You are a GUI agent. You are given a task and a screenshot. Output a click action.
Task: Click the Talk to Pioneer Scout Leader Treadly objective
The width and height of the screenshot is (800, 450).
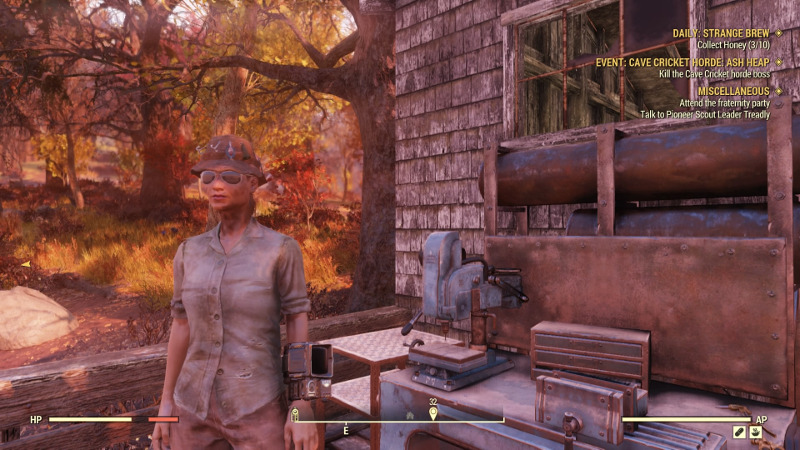click(705, 114)
